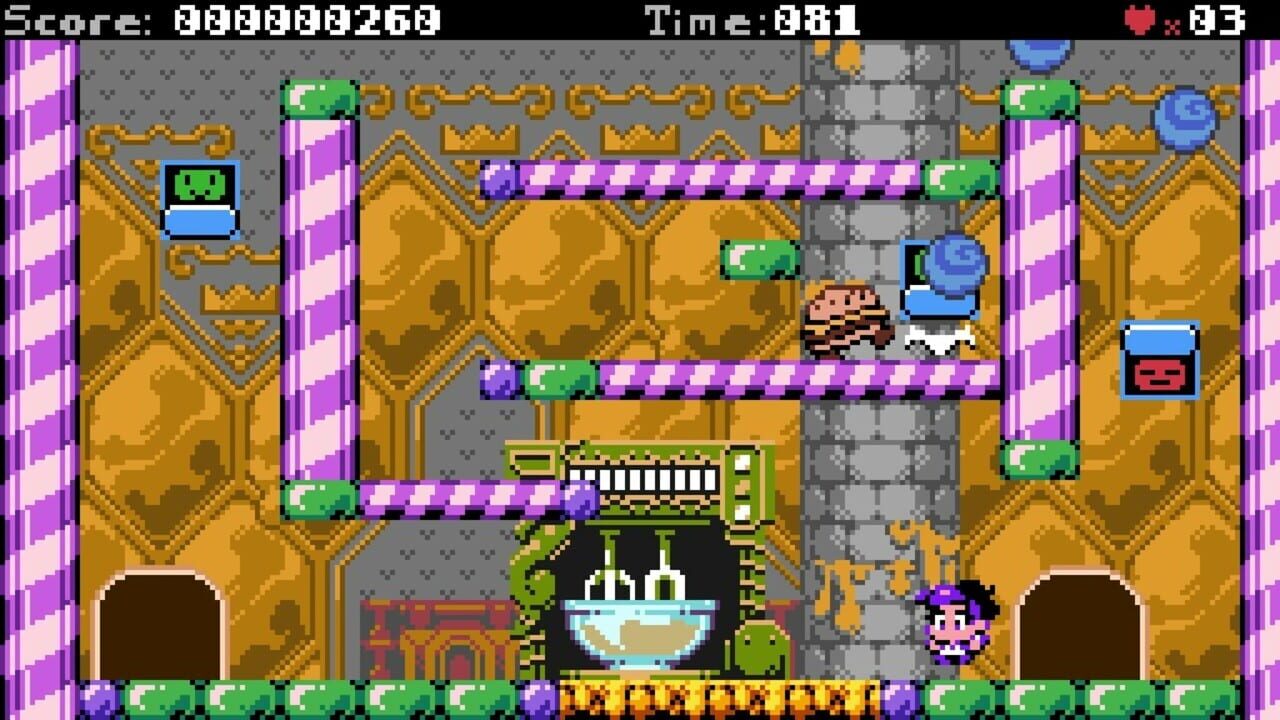The height and width of the screenshot is (720, 1280).
Task: Toggle the slime blob beside the cauldron
Action: coord(757,650)
